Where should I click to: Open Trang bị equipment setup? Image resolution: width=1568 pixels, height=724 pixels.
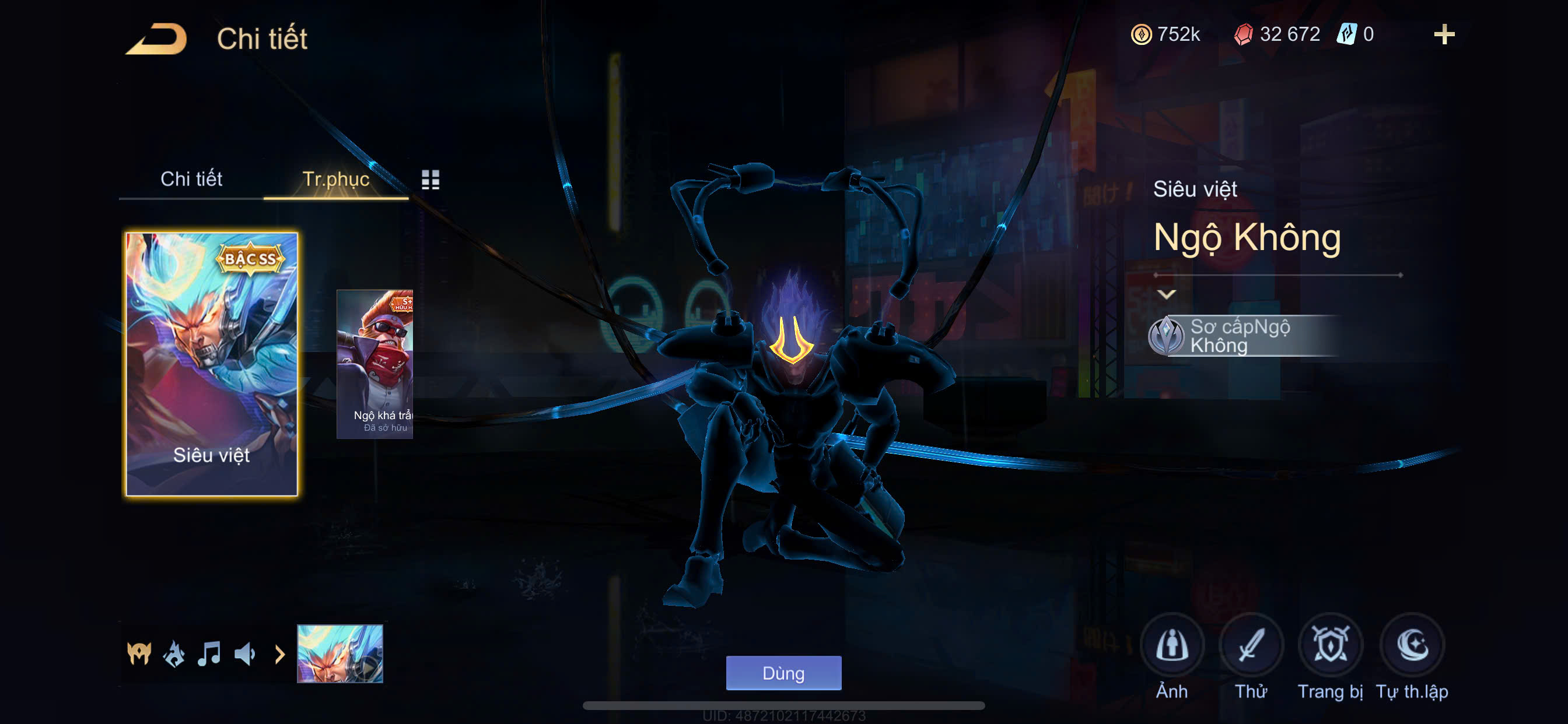1330,646
